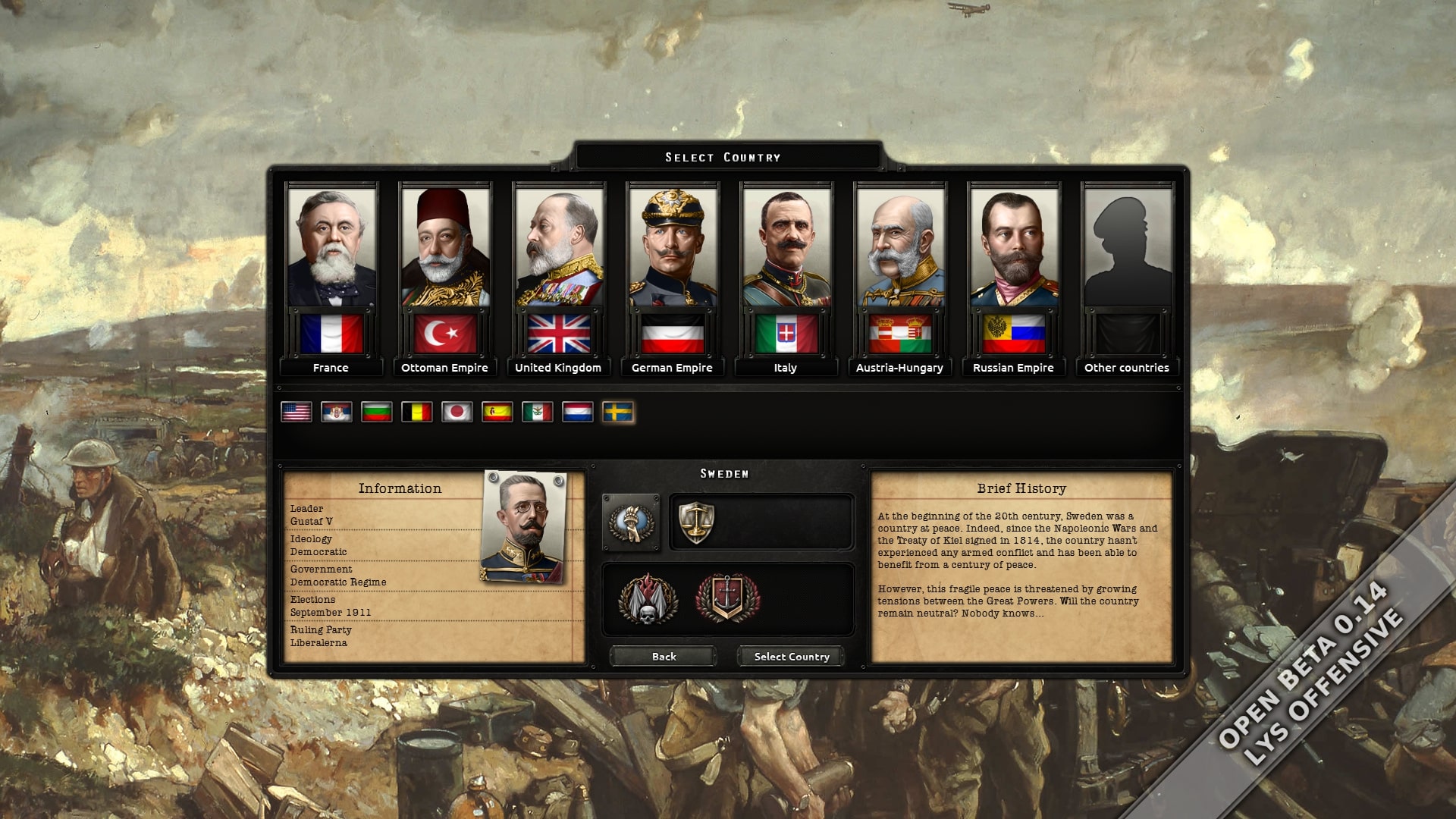Confirm with the Select Country button
The image size is (1456, 819).
click(x=790, y=656)
